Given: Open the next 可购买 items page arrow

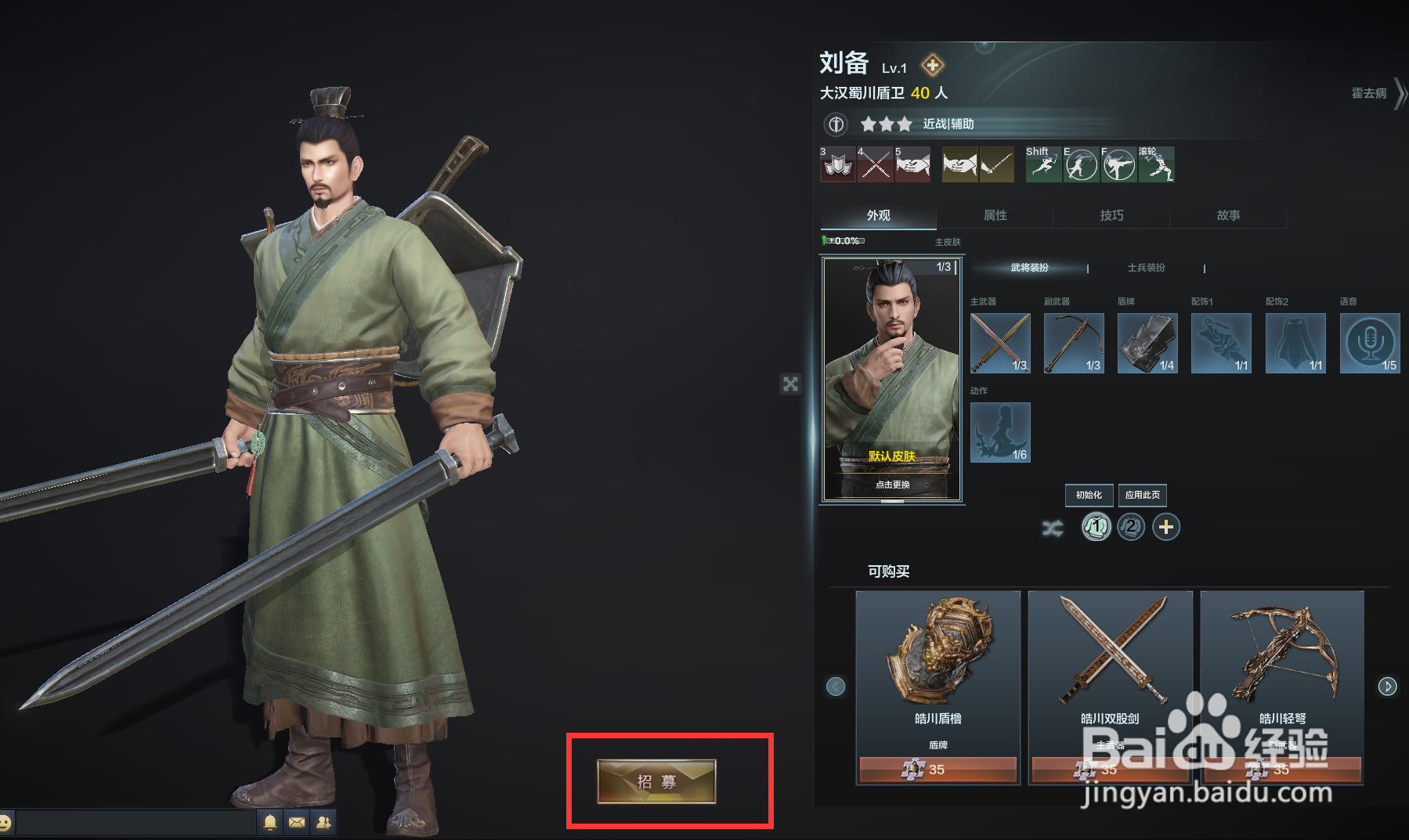Looking at the screenshot, I should (1387, 686).
